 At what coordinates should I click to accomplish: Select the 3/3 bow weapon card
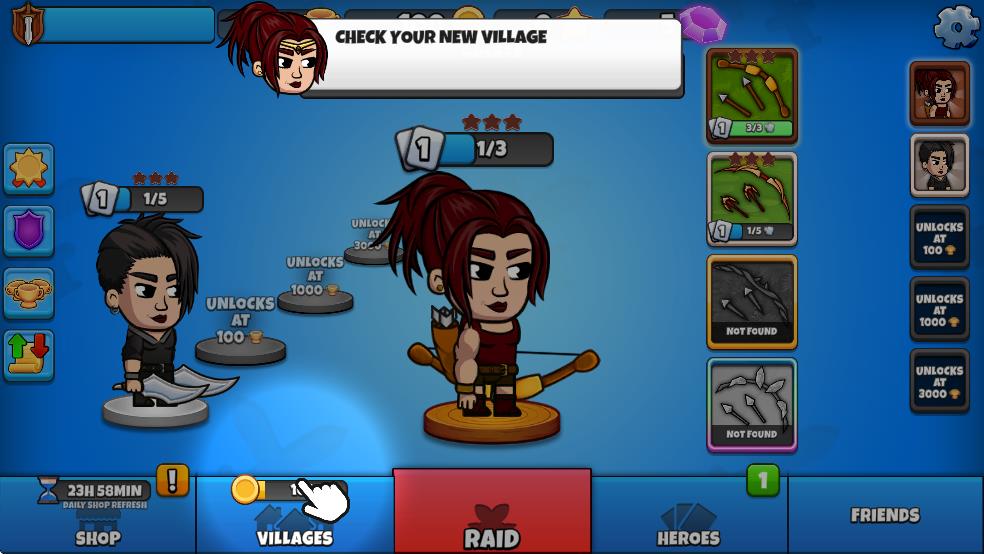coord(752,95)
